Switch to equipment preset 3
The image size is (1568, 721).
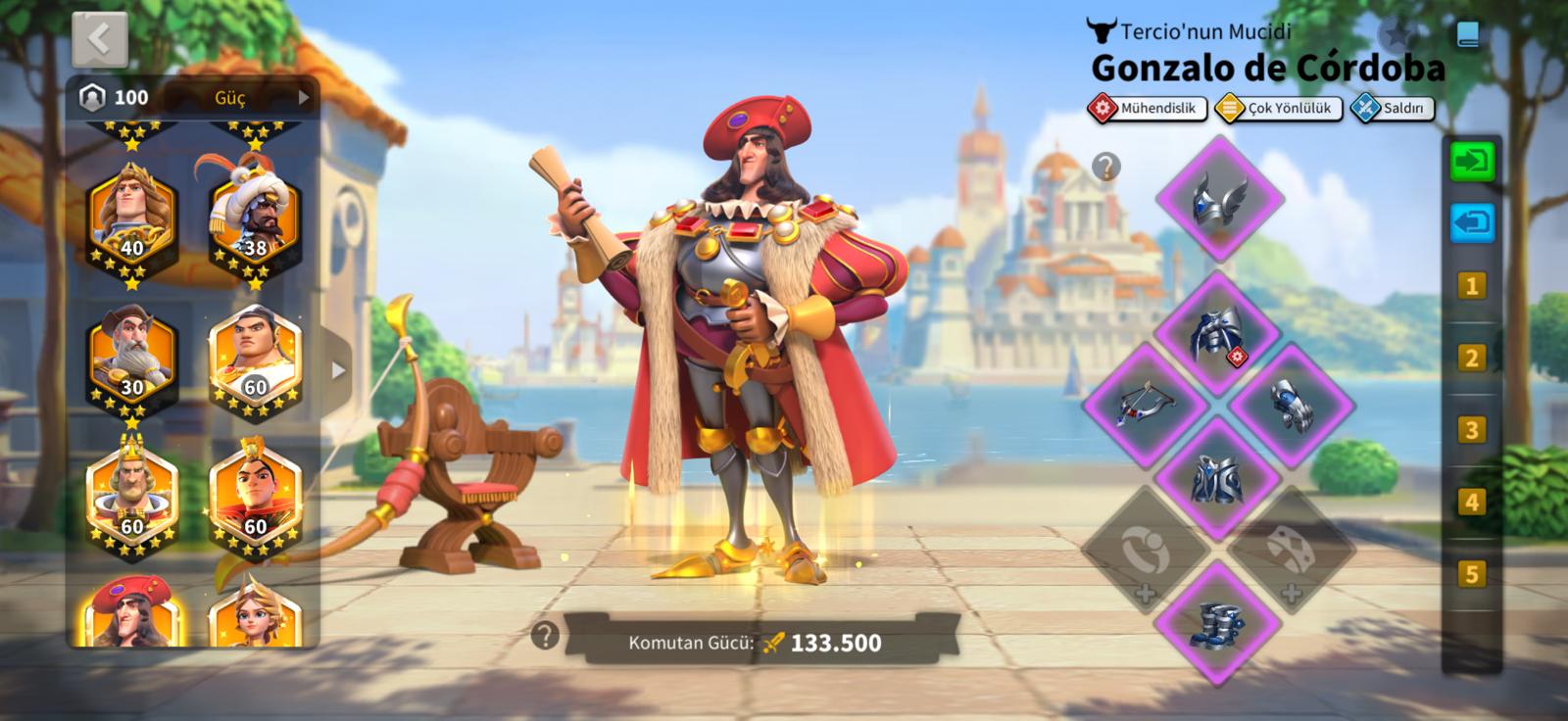(x=1471, y=430)
